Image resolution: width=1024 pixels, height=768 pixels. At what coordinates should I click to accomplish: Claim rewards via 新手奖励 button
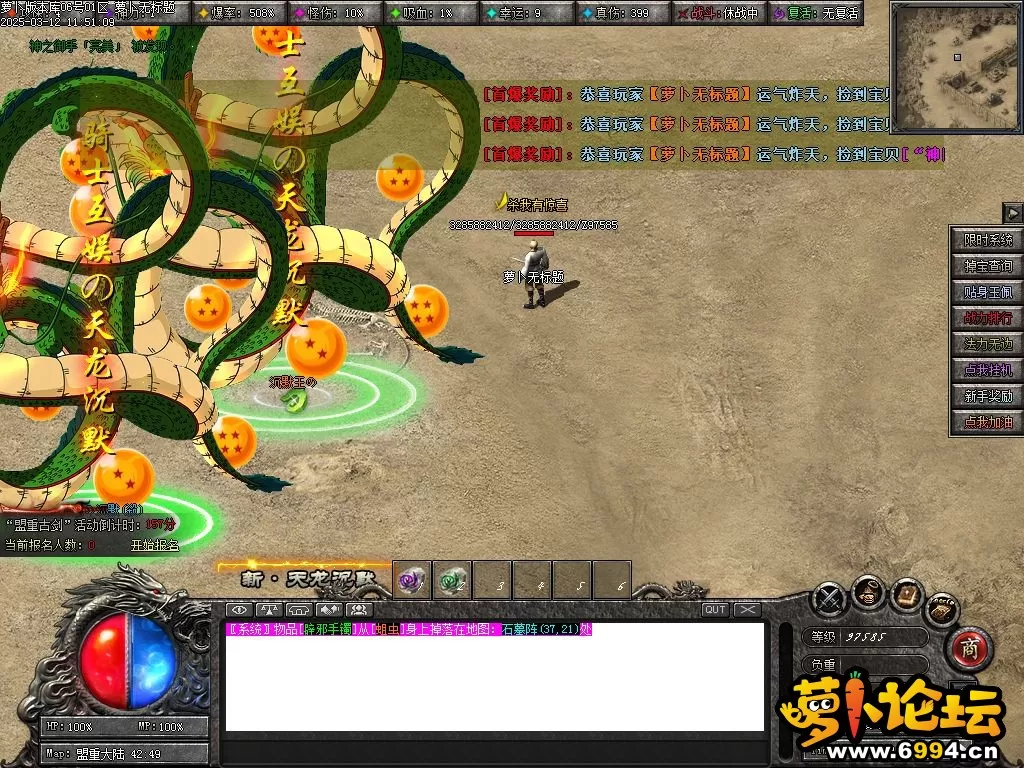987,396
